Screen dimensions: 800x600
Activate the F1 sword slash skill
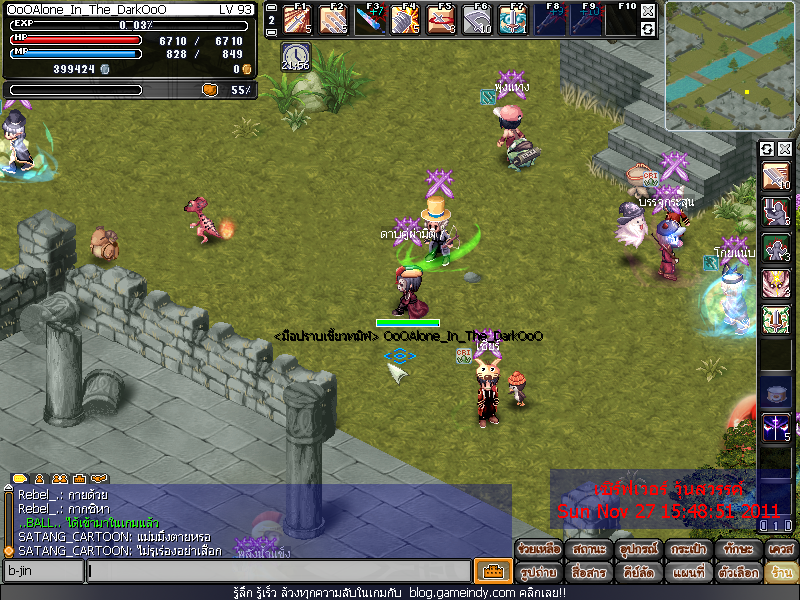coord(297,19)
